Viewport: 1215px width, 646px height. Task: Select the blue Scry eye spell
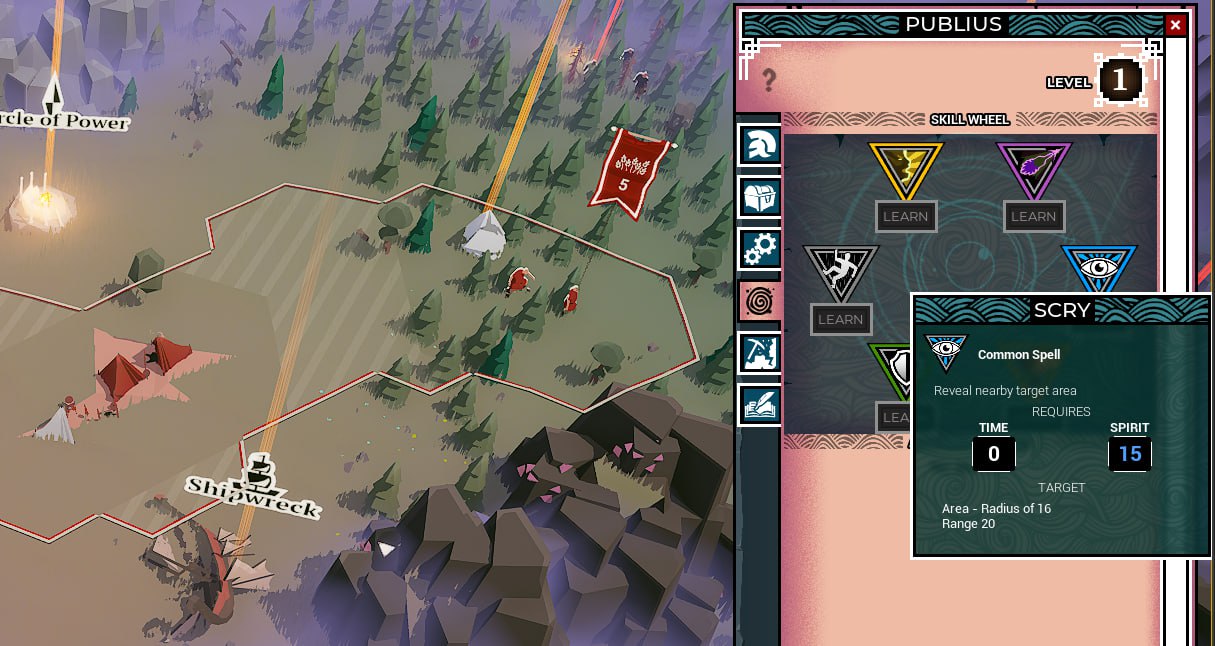click(x=1098, y=268)
